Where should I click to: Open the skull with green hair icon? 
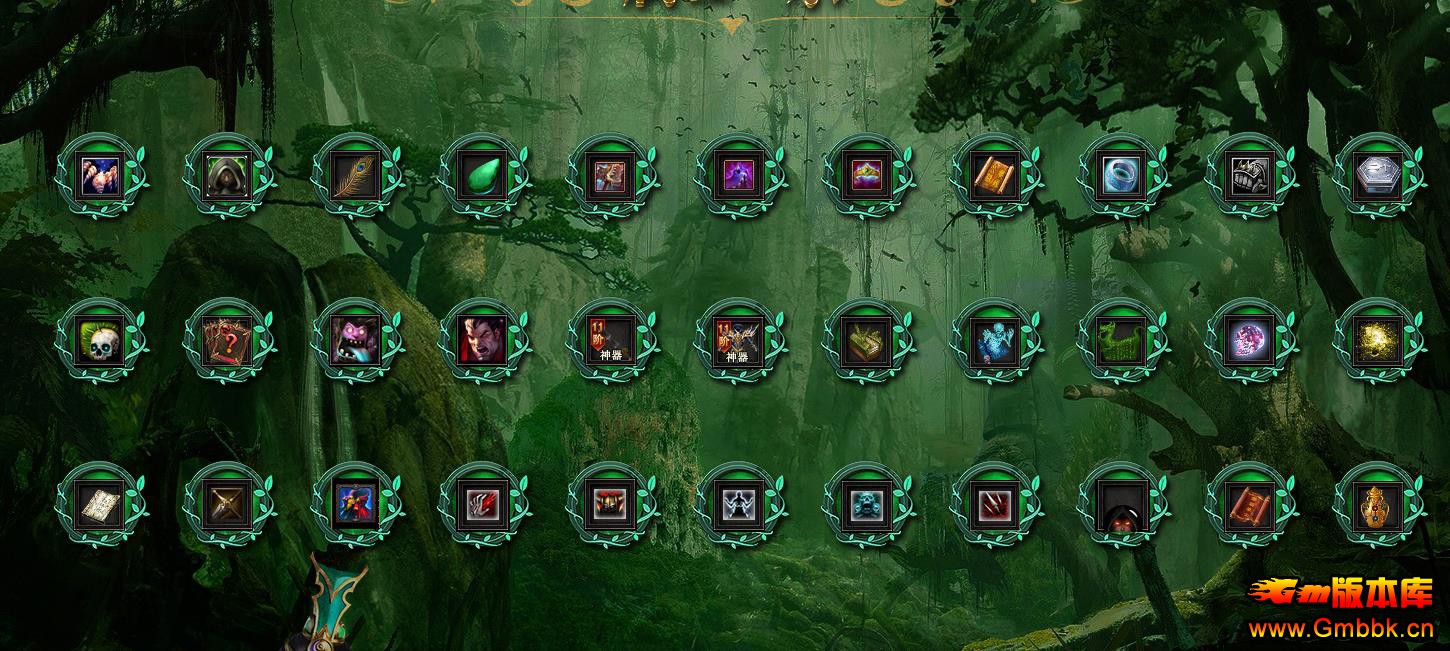[100, 342]
